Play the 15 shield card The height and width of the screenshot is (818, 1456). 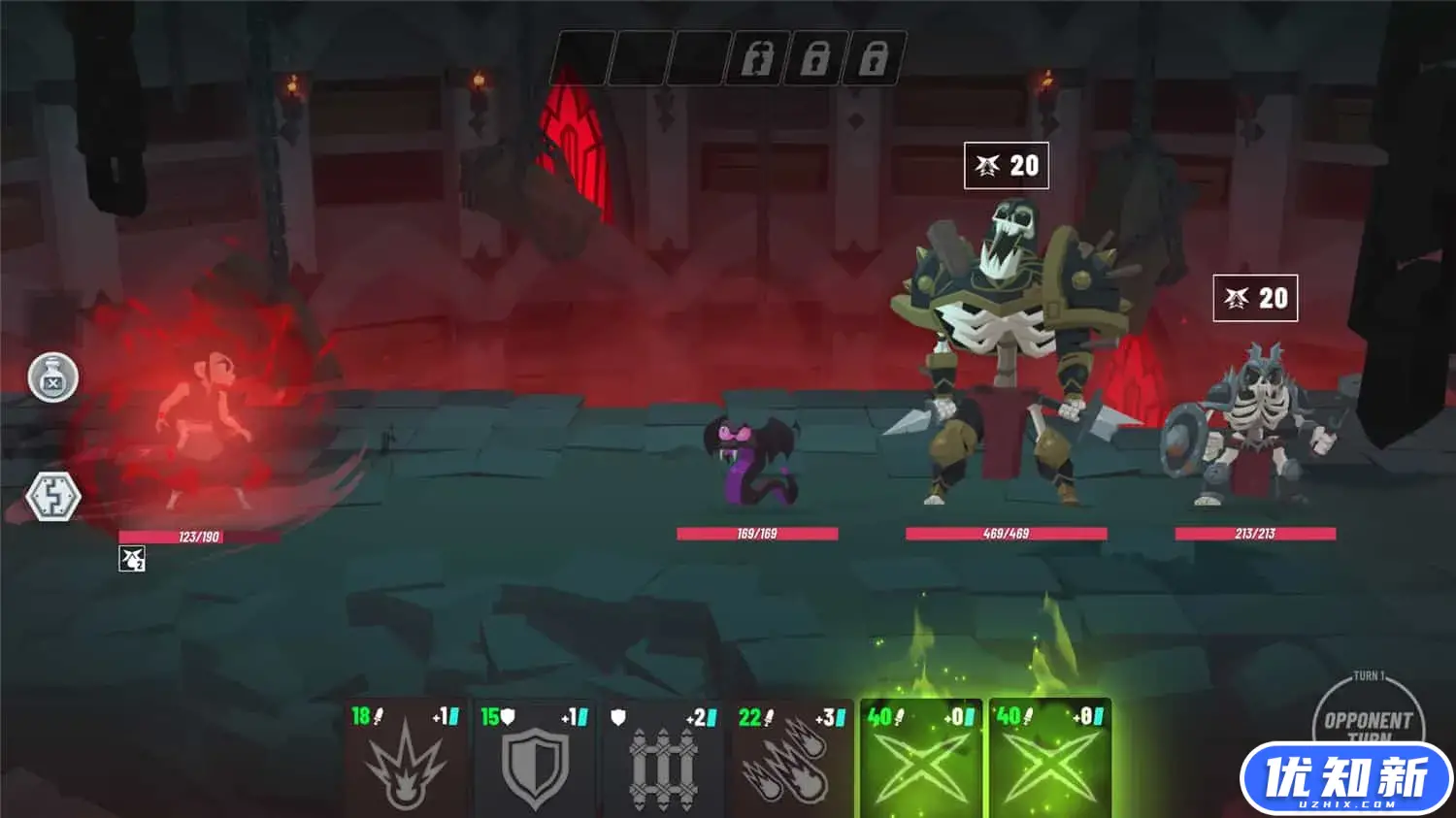534,759
